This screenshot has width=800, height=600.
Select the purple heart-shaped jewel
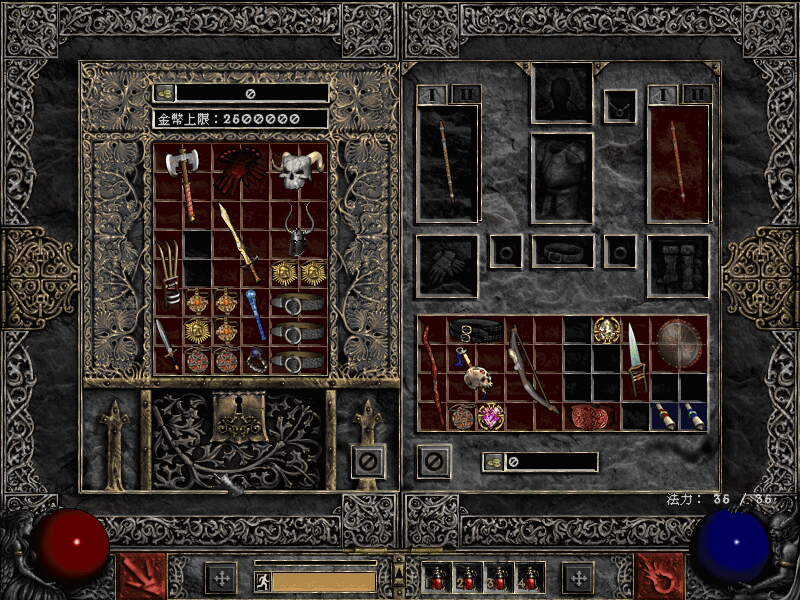tap(491, 416)
